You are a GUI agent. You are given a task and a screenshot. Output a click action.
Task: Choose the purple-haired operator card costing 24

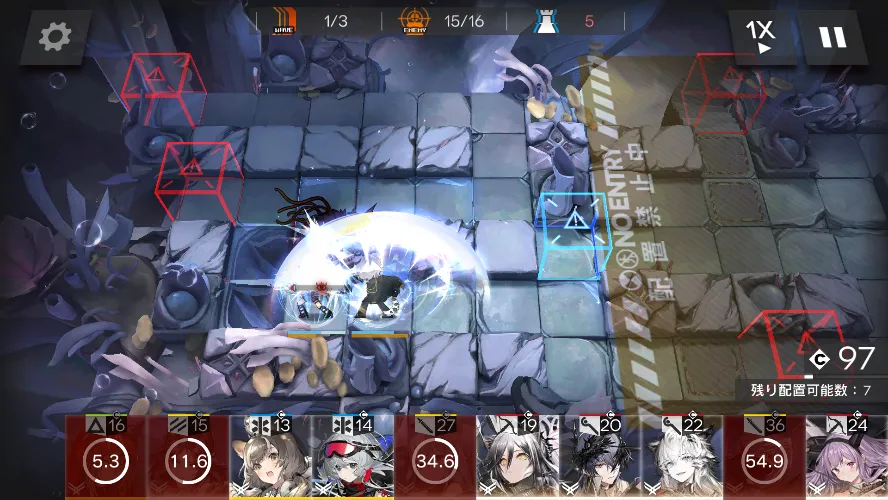pos(848,460)
